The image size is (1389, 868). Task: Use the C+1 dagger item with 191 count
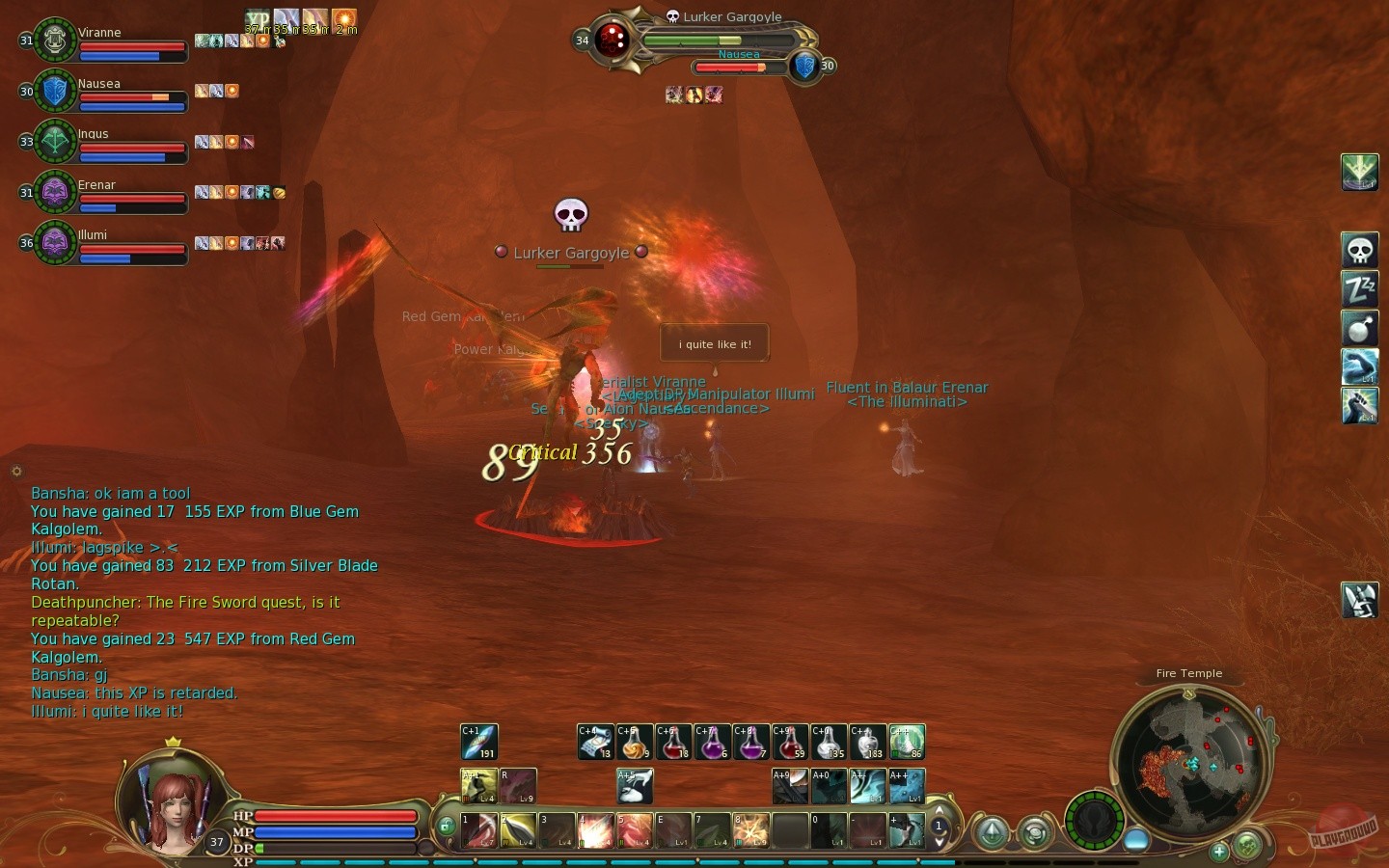click(x=478, y=742)
